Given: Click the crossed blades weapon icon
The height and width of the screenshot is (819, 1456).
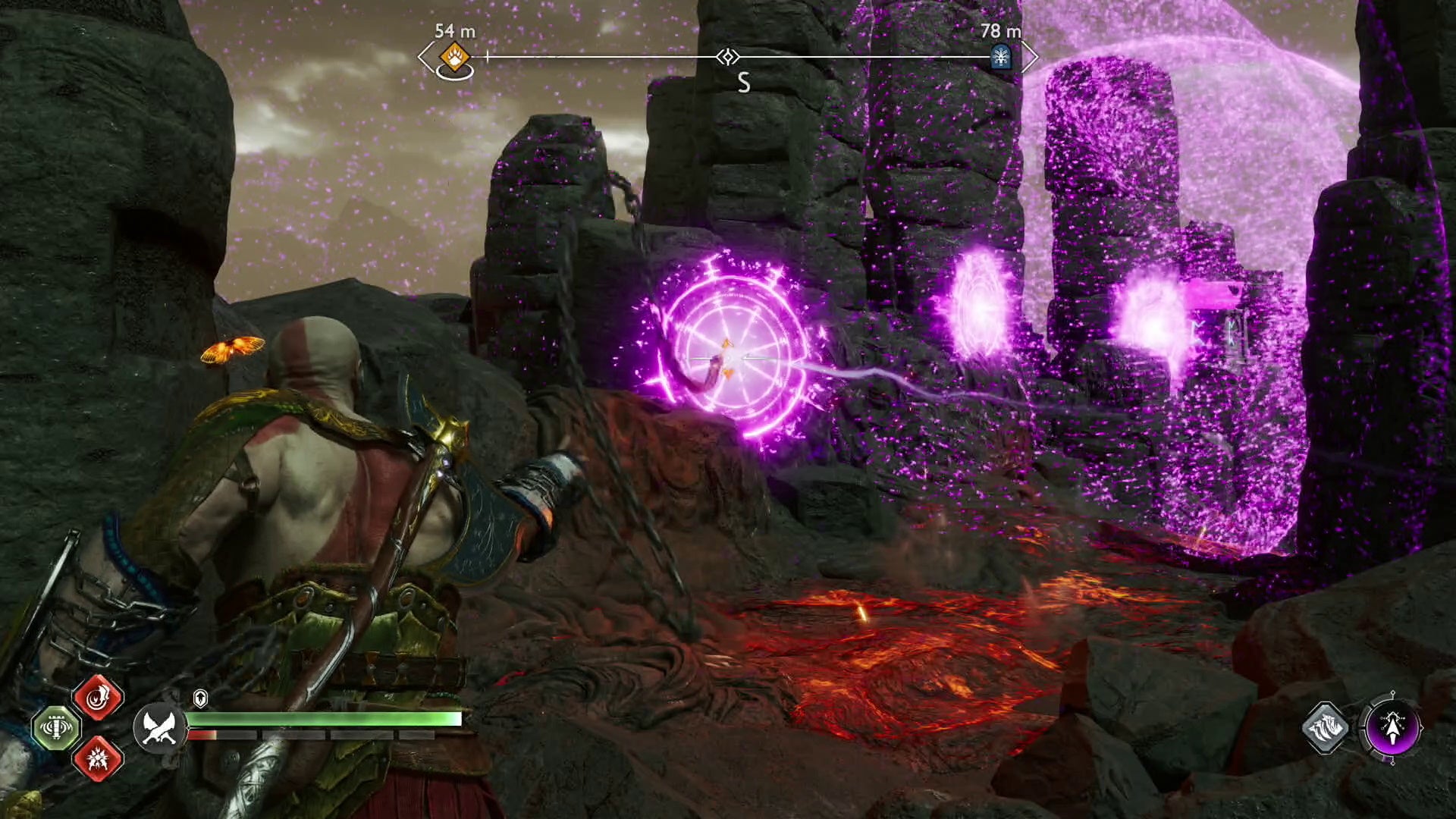Looking at the screenshot, I should click(159, 726).
